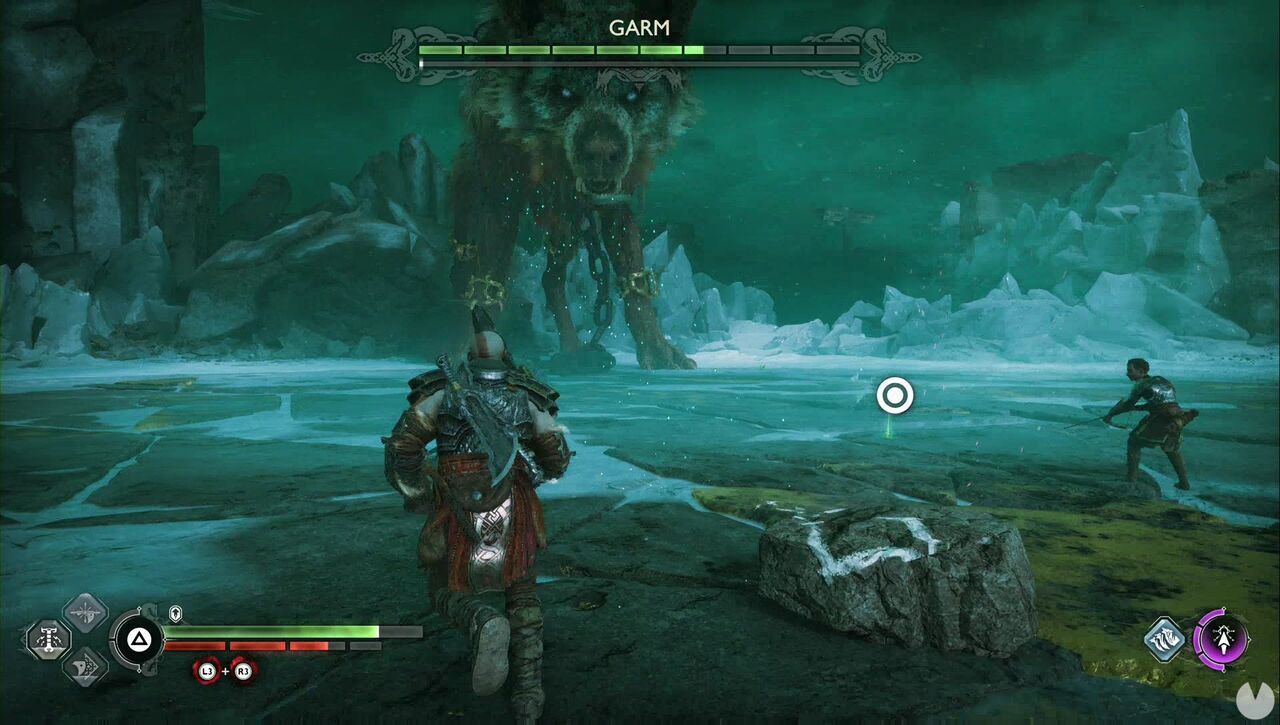Screen dimensions: 1280x725
Task: Click the R3 stick prompt icon
Action: pos(243,671)
